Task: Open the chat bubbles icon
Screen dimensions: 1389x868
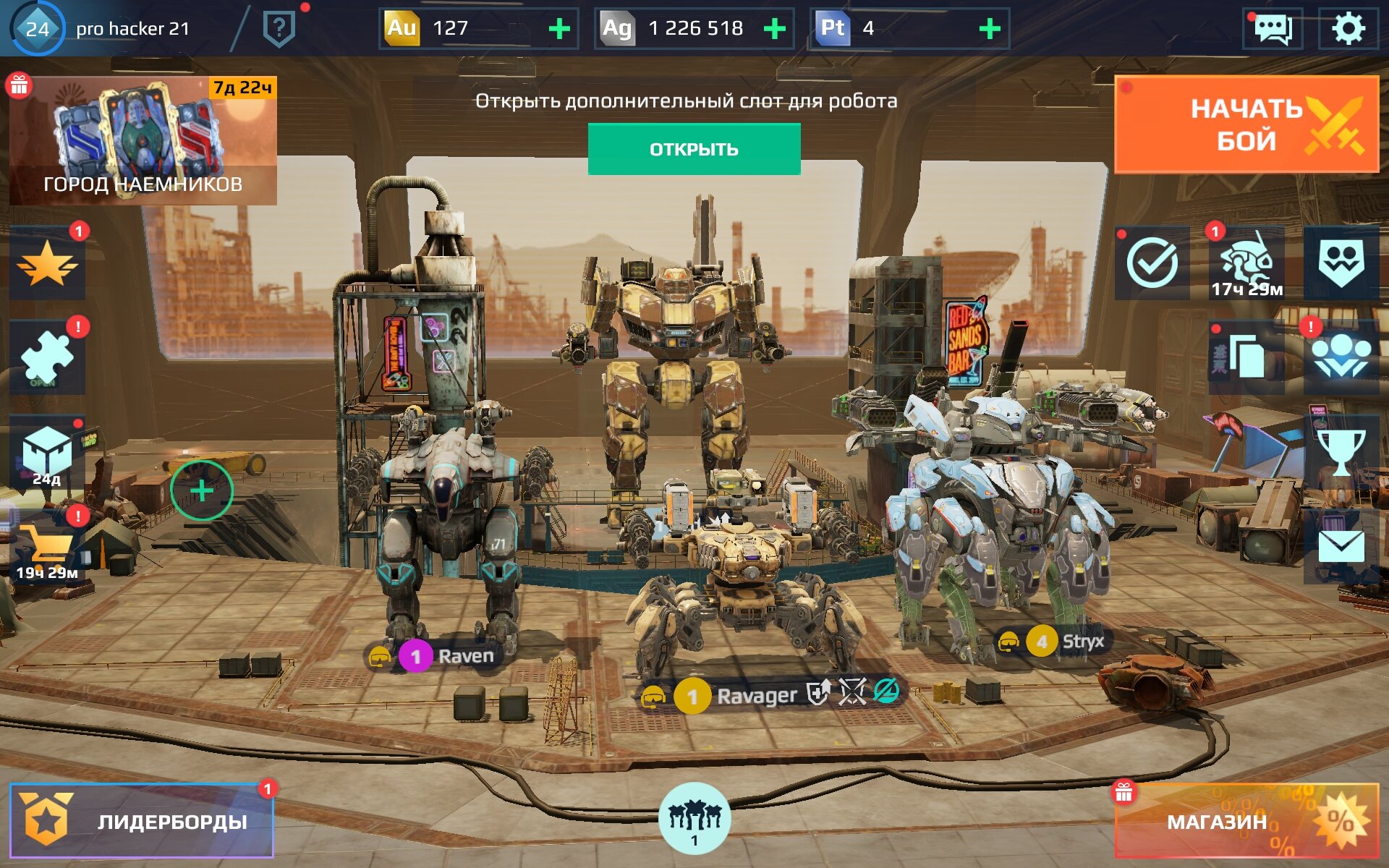Action: point(1273,29)
